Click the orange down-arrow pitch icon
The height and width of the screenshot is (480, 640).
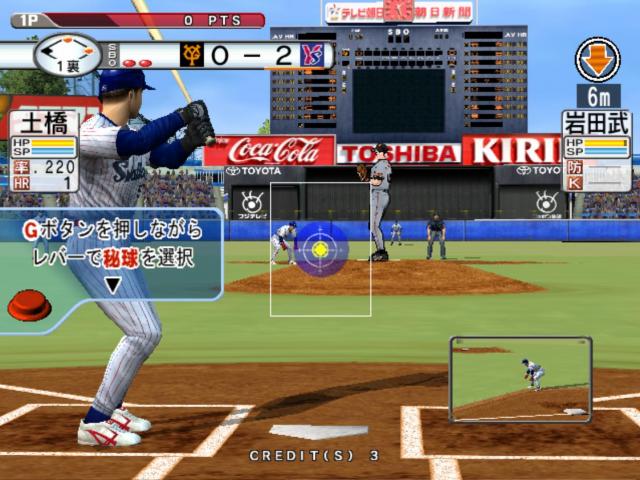pos(597,59)
